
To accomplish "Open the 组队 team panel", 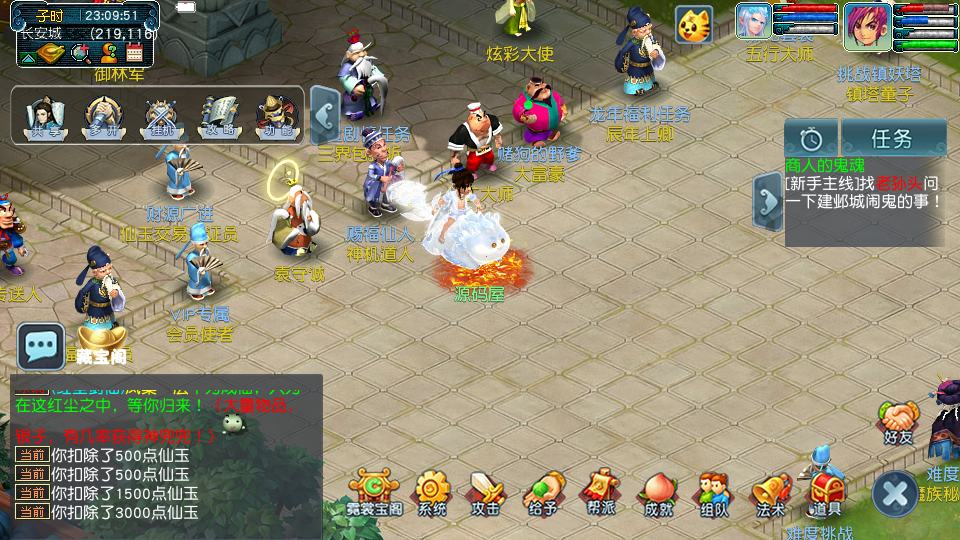I will point(713,490).
